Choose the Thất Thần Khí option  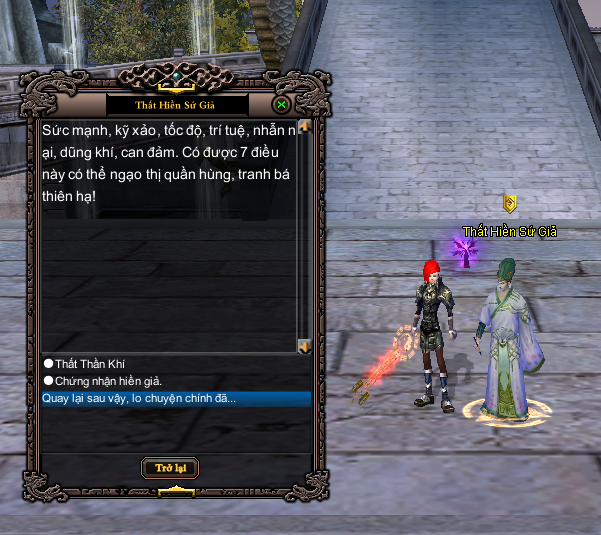pos(89,363)
